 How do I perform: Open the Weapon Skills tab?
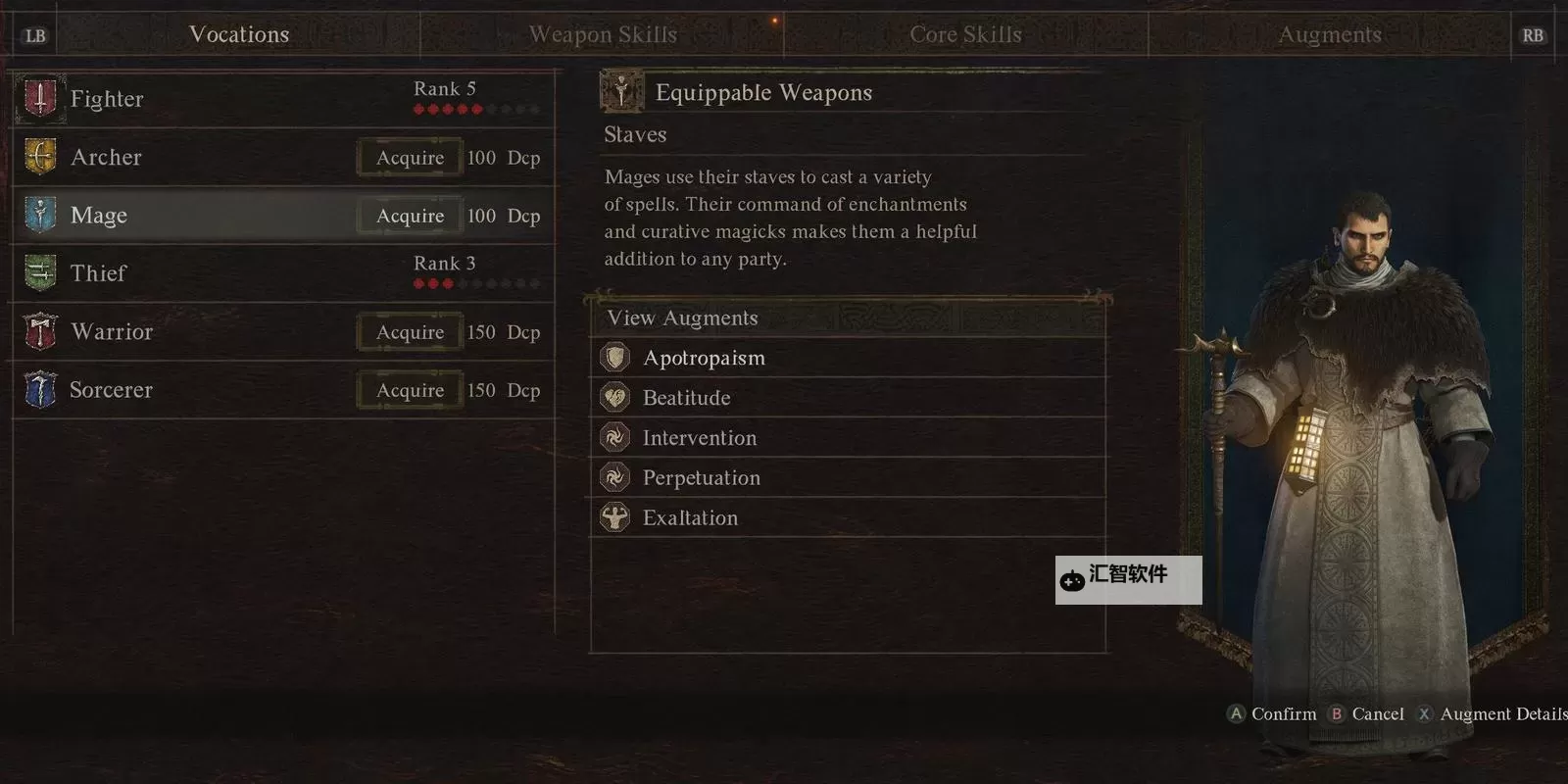(603, 35)
